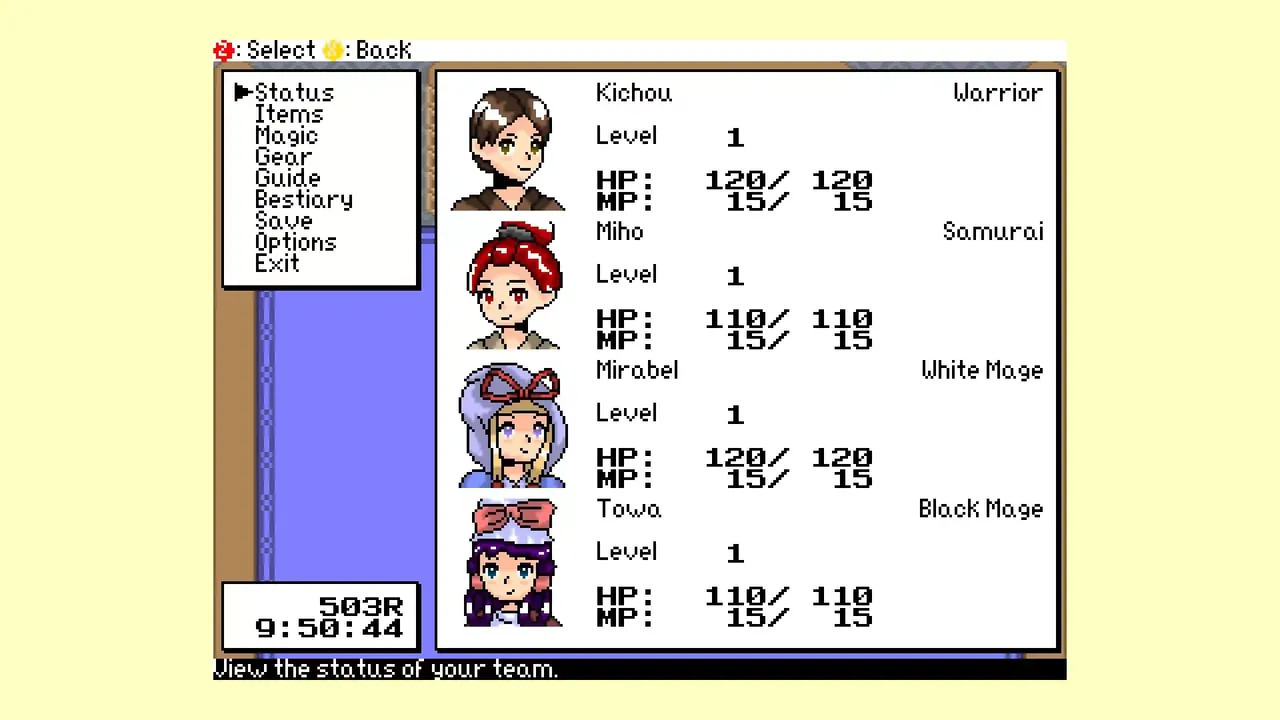
Task: Open the Items menu entry
Action: coord(289,114)
